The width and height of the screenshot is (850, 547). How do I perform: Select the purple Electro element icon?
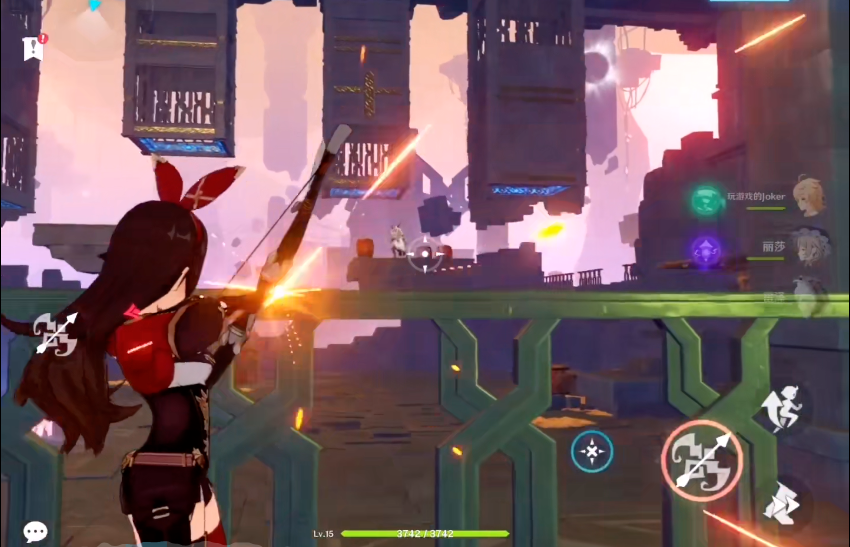tap(707, 249)
